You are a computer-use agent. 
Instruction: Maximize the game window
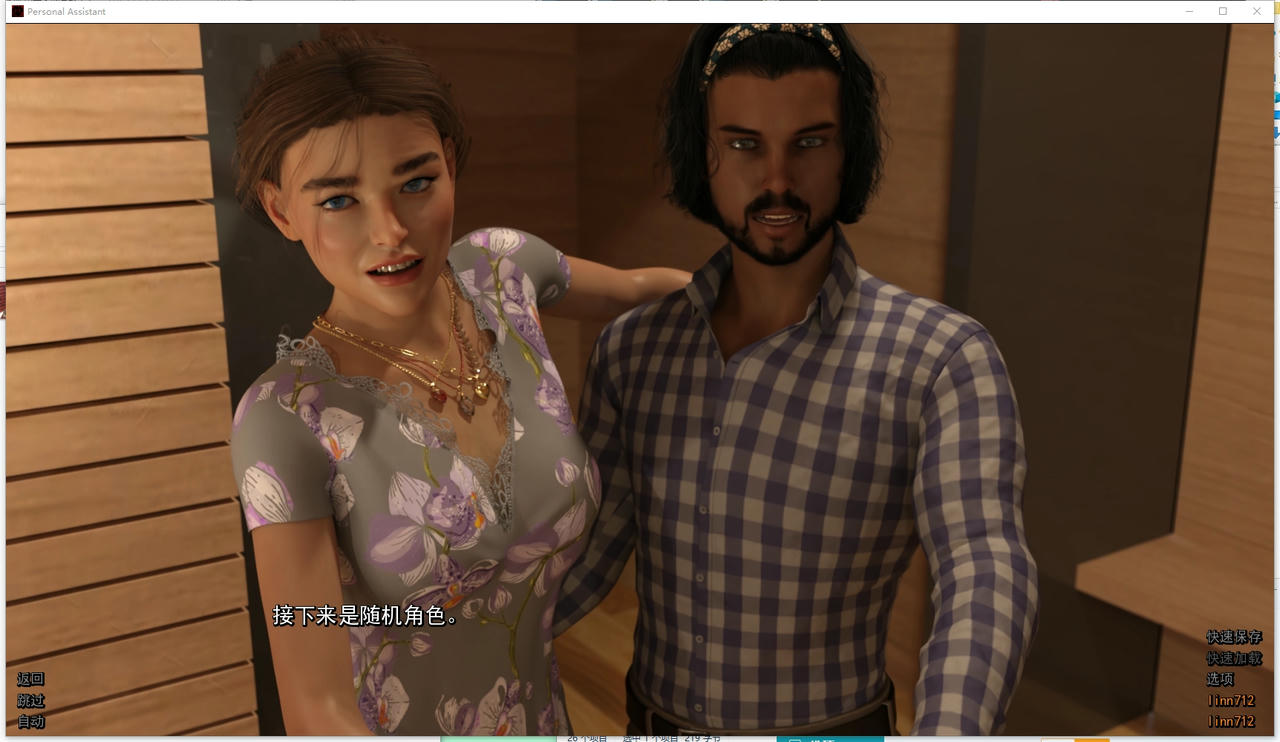[x=1222, y=11]
